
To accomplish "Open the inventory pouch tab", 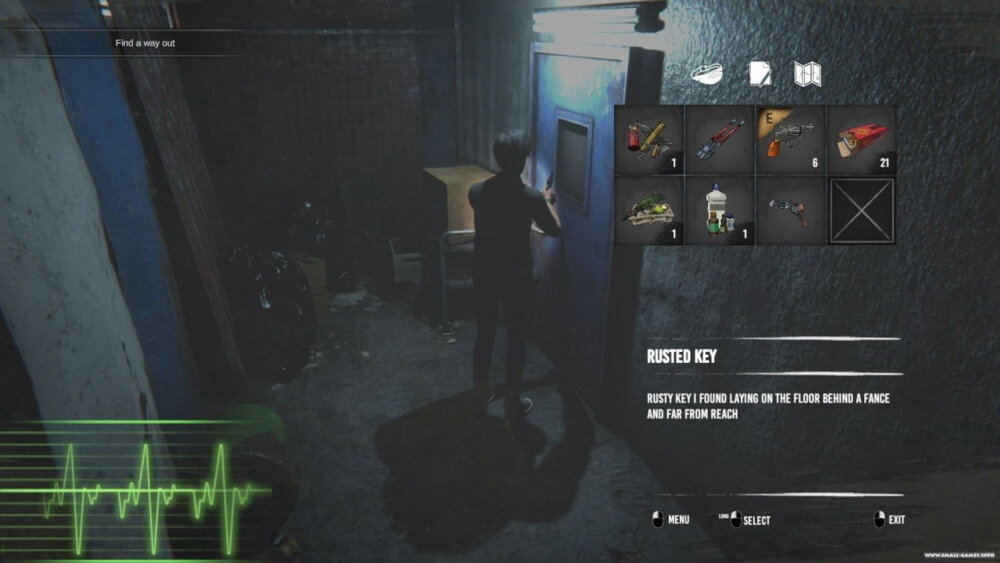I will tap(707, 73).
